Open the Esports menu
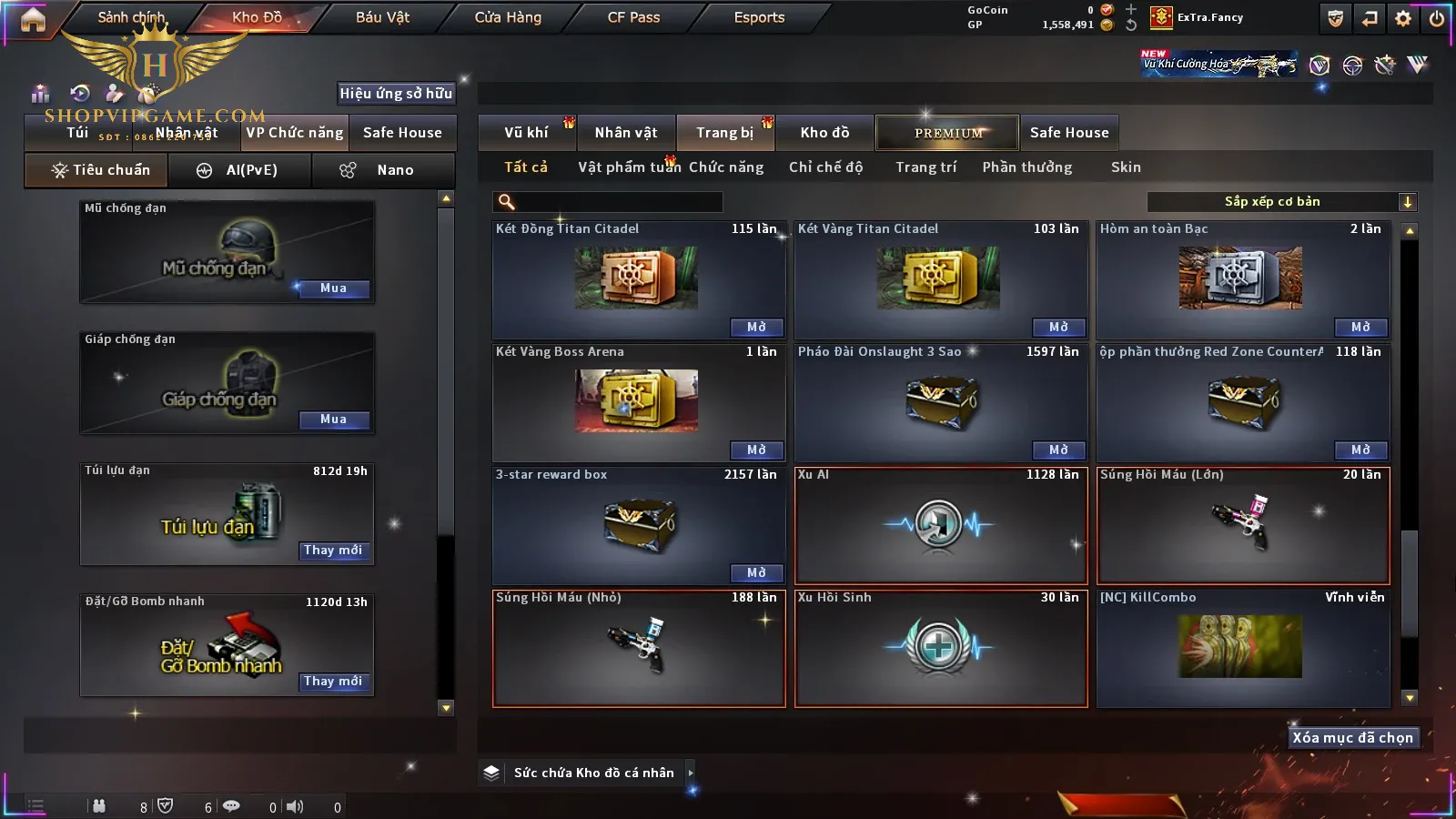This screenshot has width=1456, height=819. pyautogui.click(x=759, y=17)
